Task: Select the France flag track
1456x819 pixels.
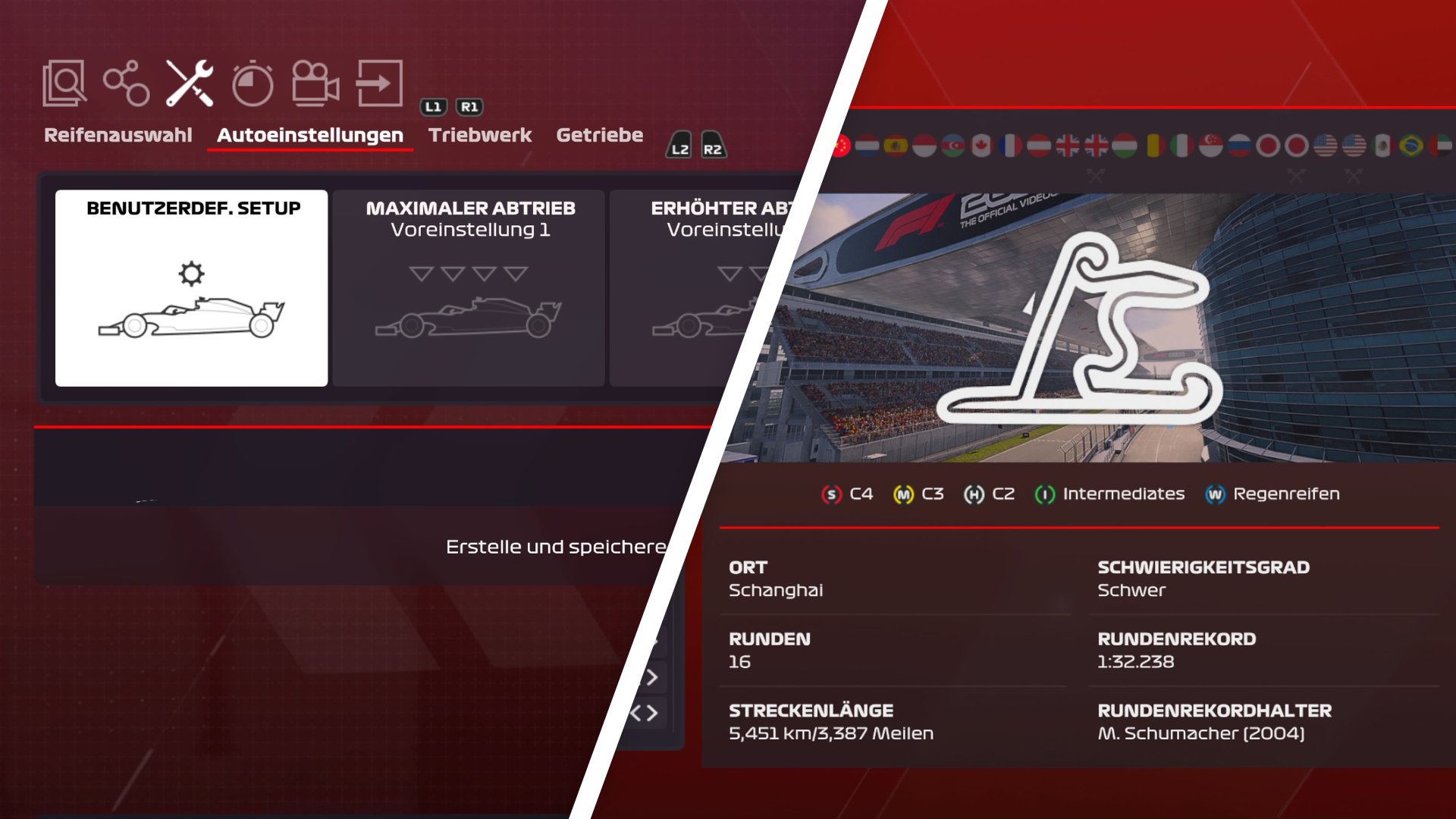Action: click(1010, 145)
